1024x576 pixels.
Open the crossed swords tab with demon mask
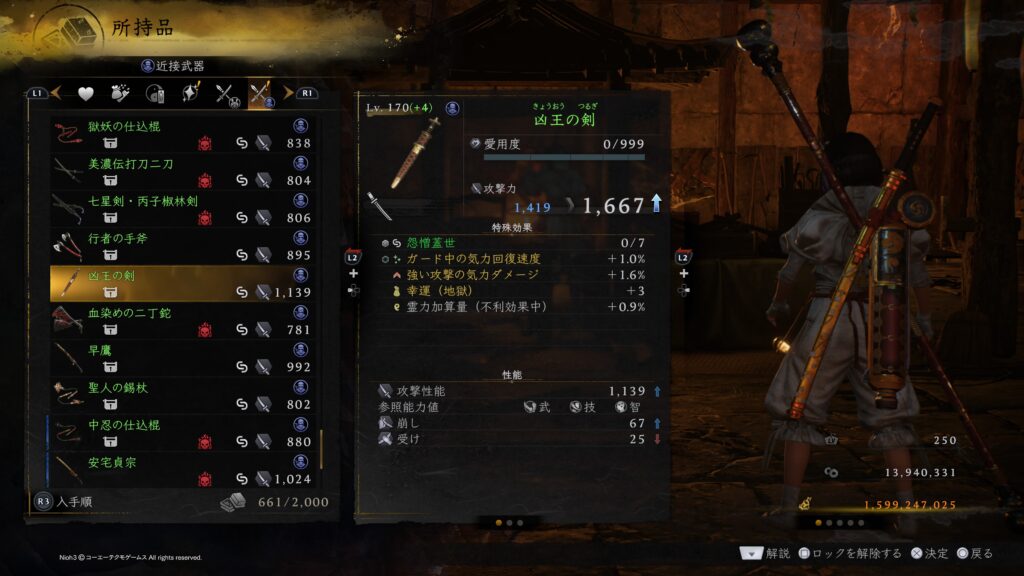(x=226, y=94)
